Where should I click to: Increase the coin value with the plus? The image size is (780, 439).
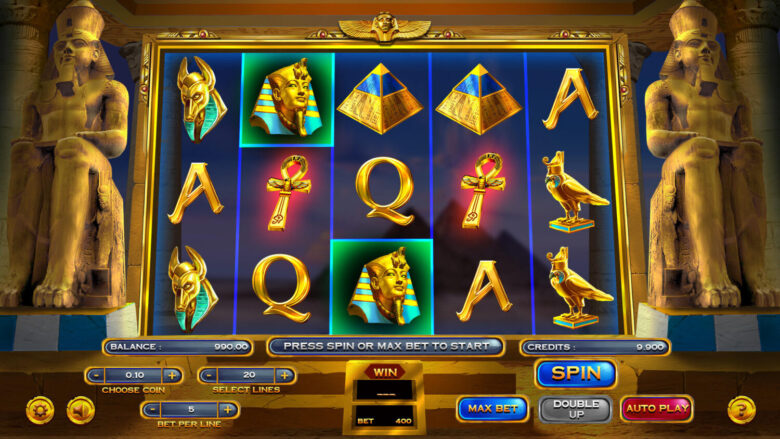coord(172,375)
